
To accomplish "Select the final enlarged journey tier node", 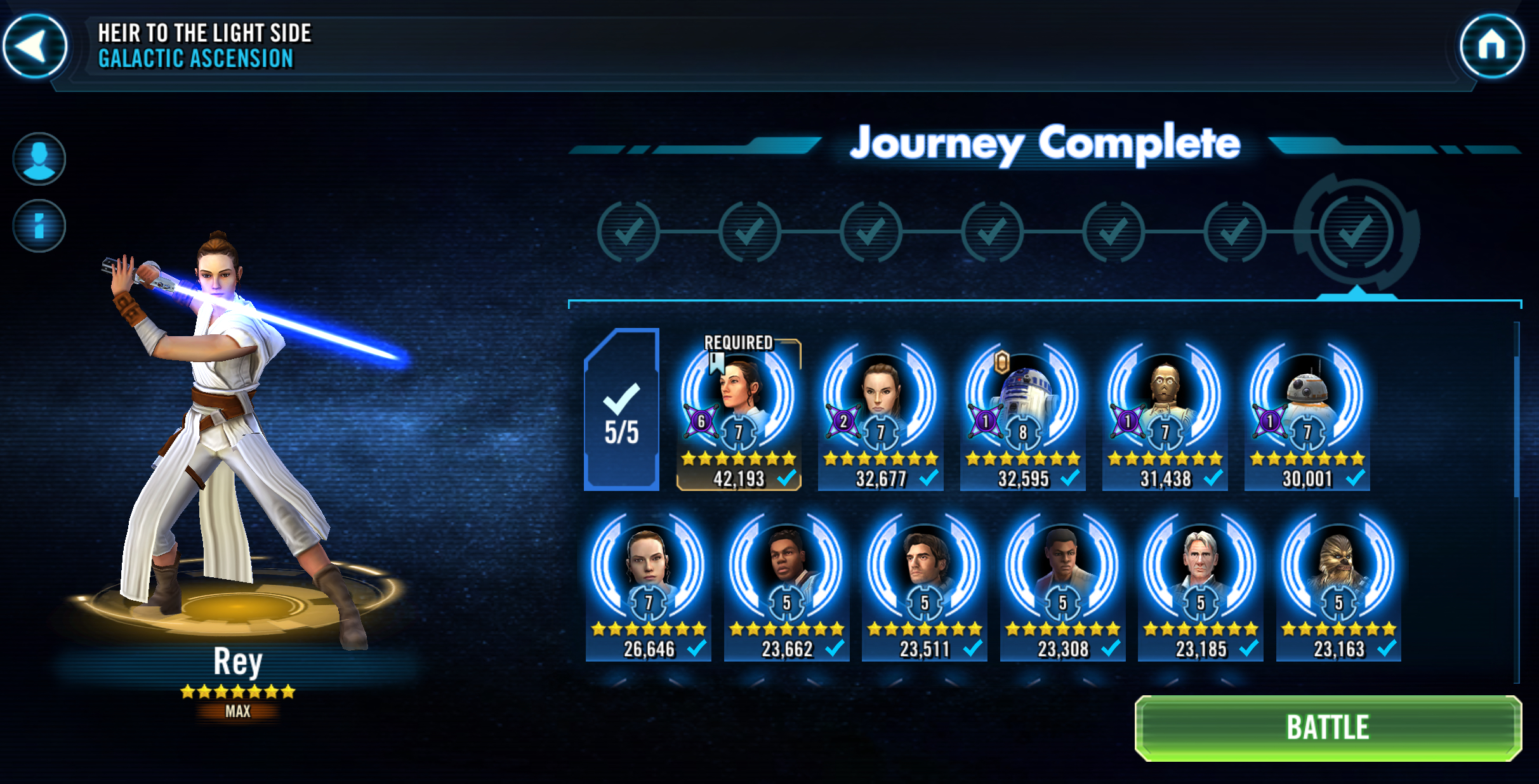I will tap(1356, 232).
